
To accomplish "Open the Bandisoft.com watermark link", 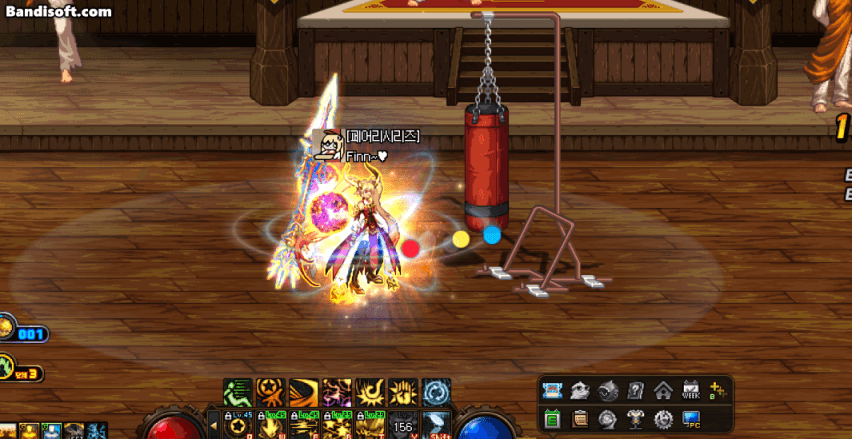I will coord(58,12).
